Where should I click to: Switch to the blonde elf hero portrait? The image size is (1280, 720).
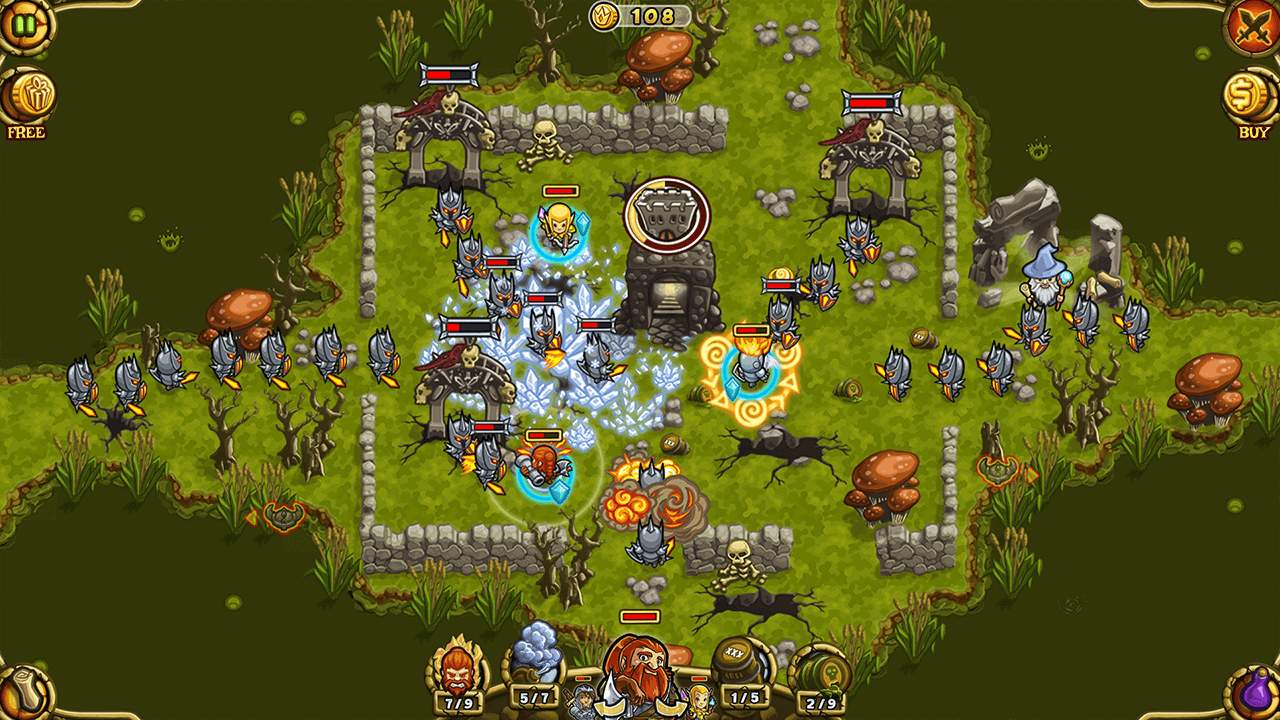tap(697, 701)
